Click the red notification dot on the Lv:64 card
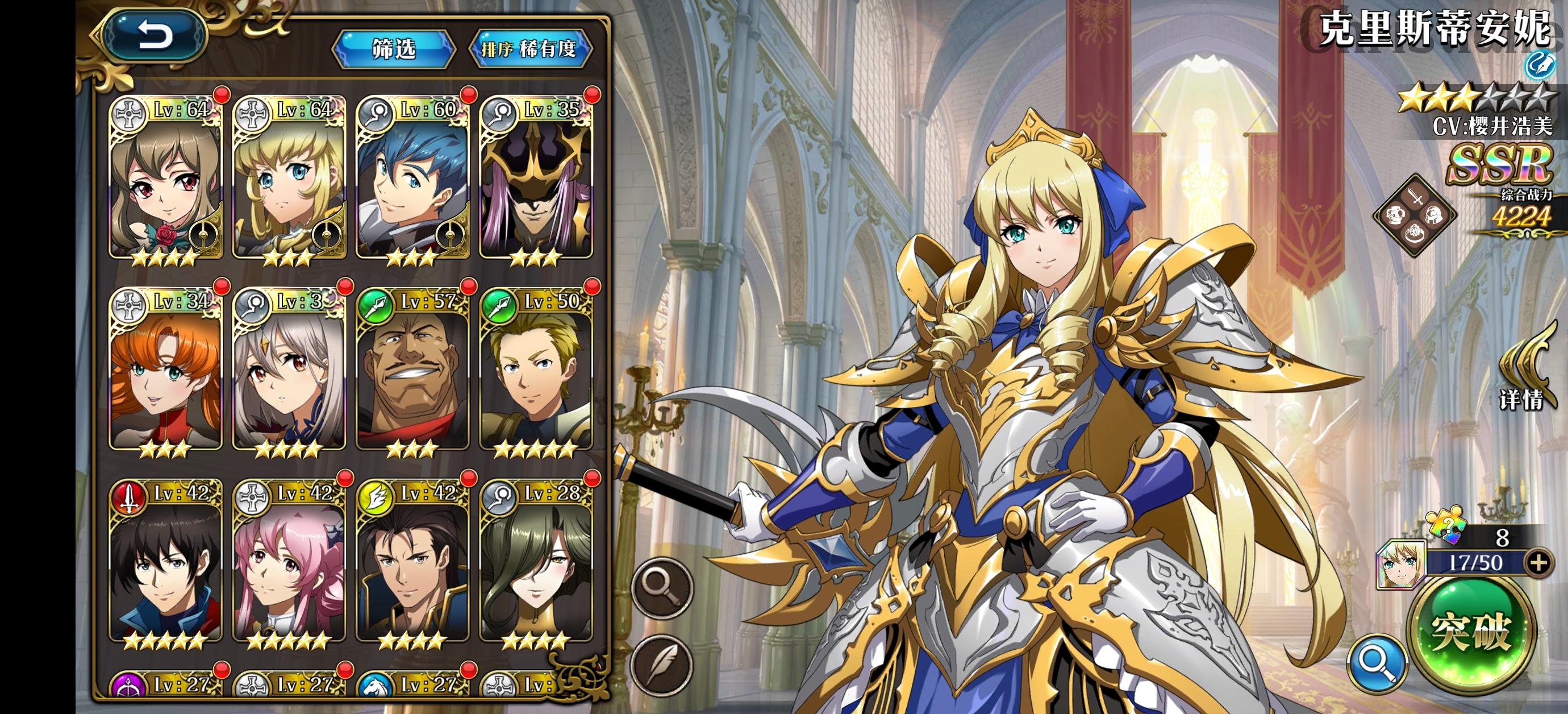 point(222,94)
